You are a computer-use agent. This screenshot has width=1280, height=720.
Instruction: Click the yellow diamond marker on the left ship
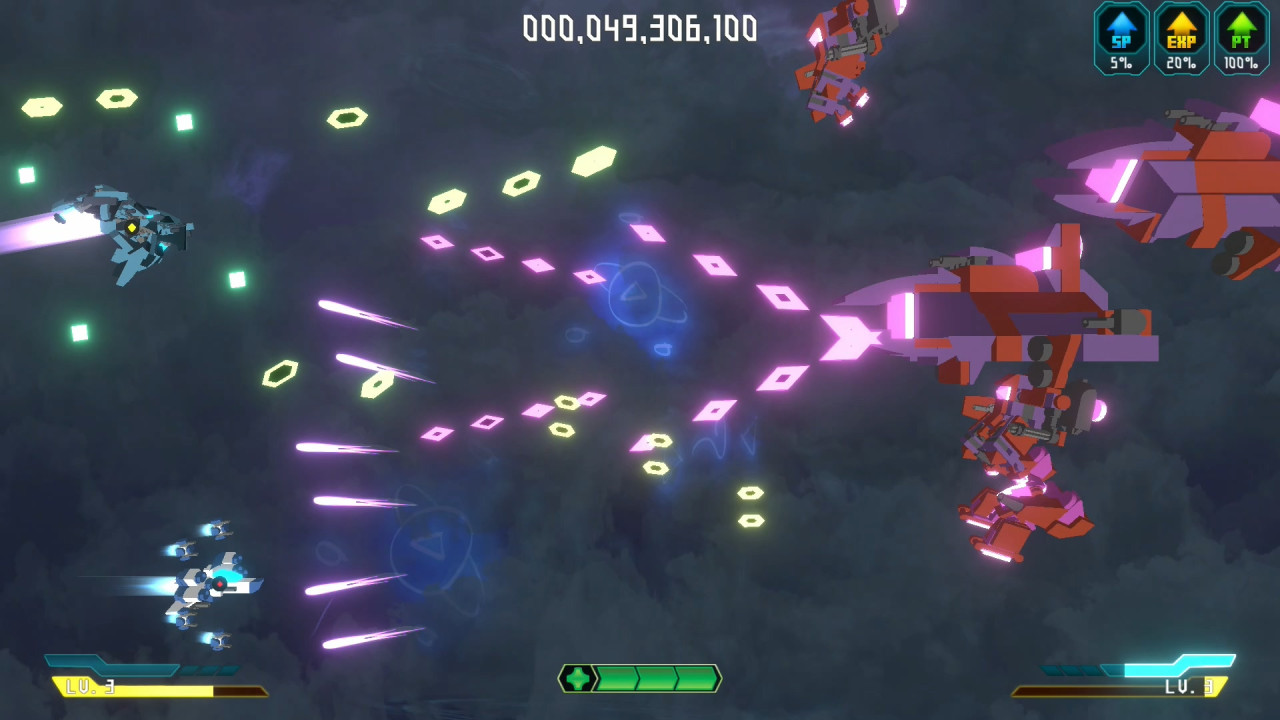tap(130, 228)
